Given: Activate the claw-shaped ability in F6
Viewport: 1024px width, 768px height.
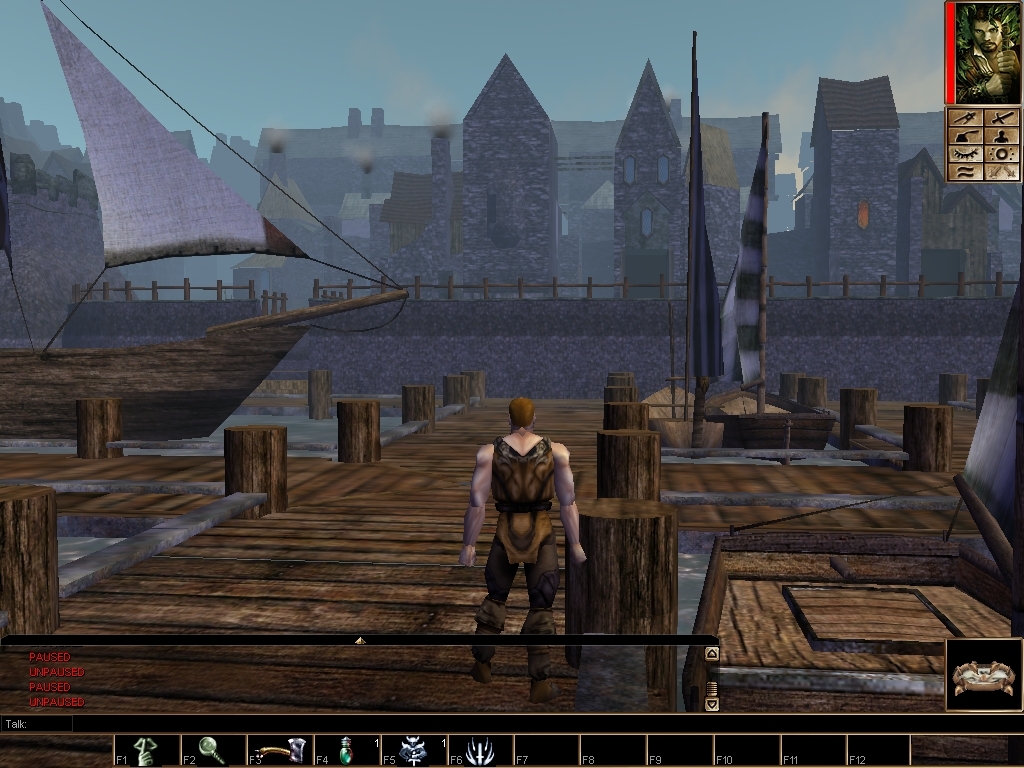Looking at the screenshot, I should tap(480, 750).
